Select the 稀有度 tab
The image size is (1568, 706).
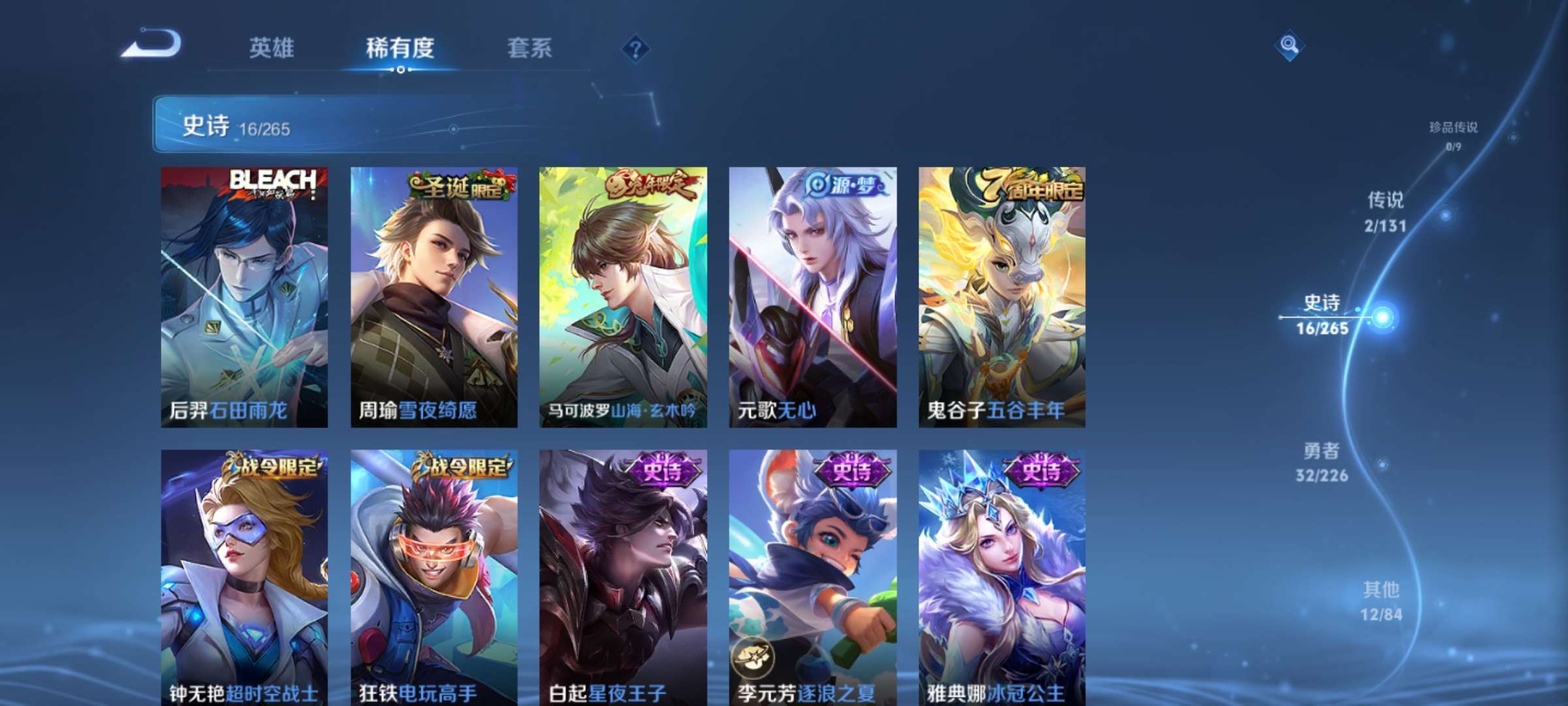click(400, 48)
